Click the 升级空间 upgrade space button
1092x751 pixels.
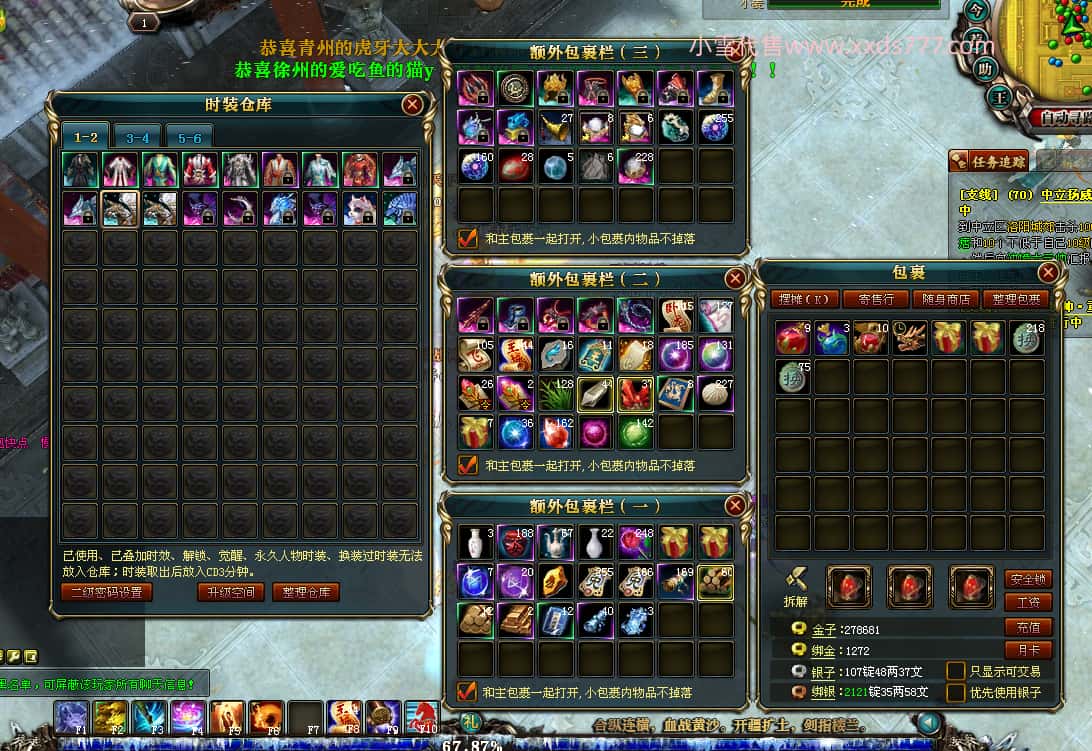(x=231, y=592)
